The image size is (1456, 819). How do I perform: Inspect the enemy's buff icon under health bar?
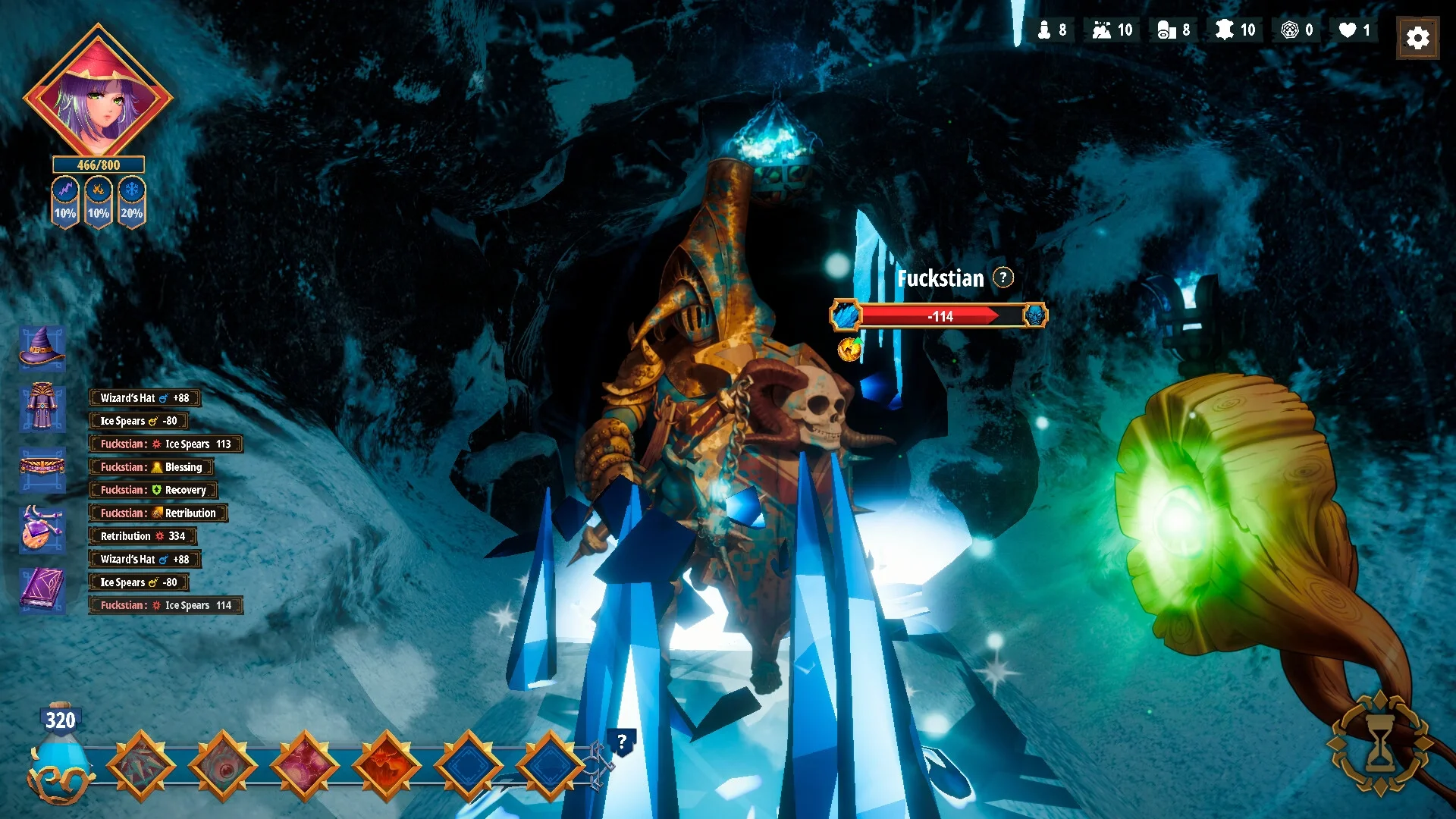tap(849, 349)
